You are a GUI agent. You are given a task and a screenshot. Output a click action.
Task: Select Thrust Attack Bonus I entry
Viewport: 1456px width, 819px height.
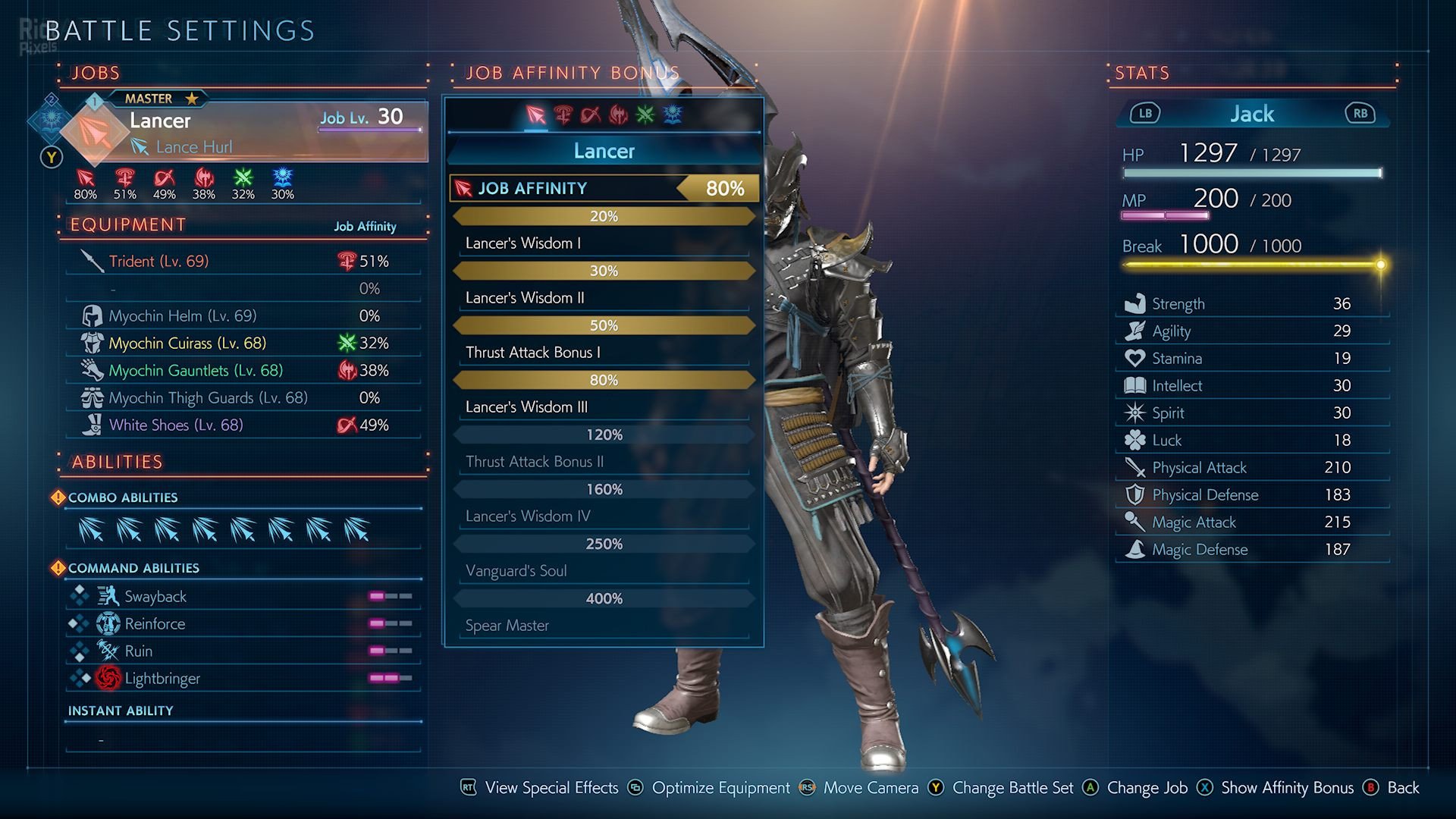point(604,353)
